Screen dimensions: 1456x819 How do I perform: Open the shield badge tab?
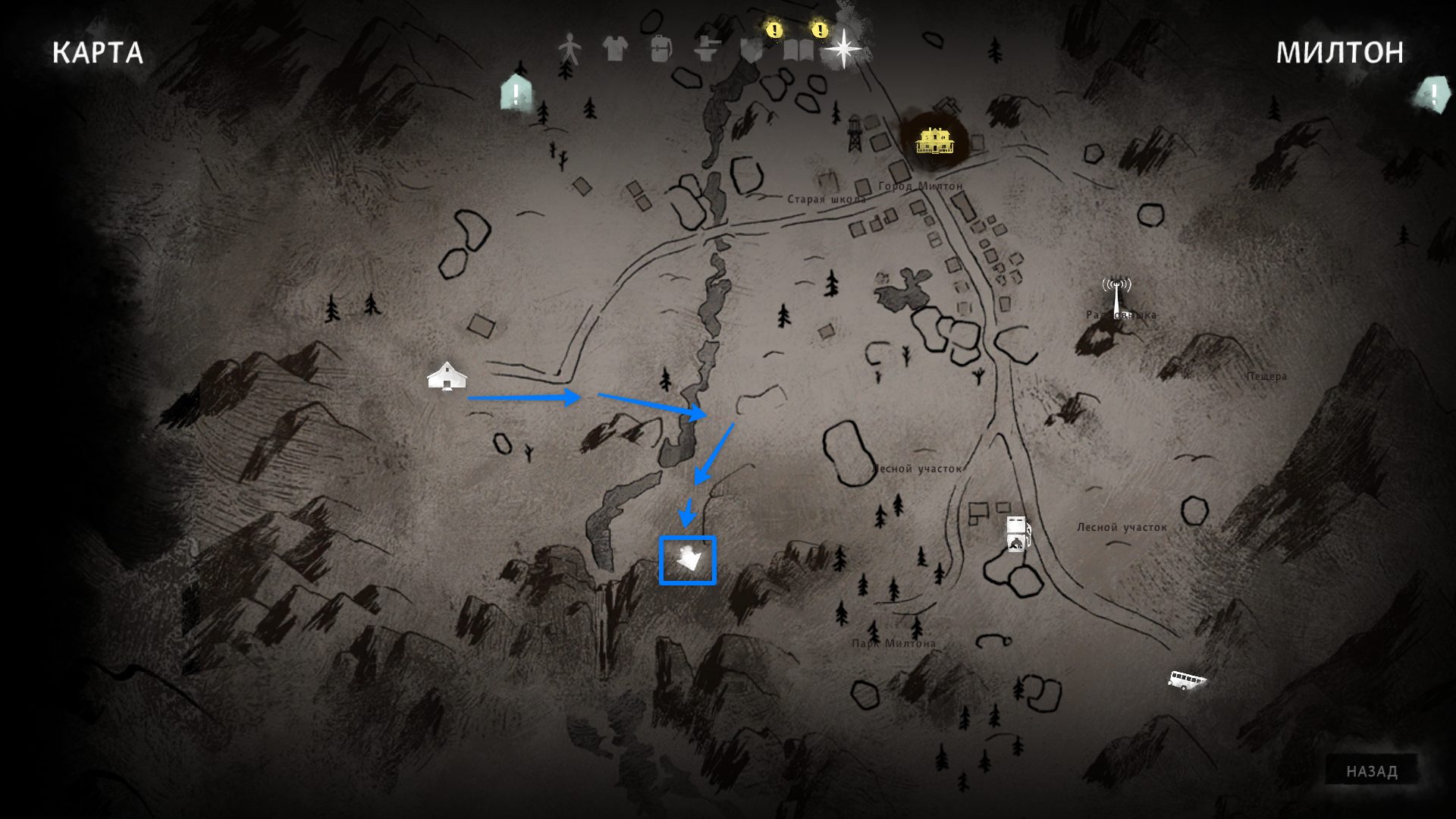click(752, 49)
